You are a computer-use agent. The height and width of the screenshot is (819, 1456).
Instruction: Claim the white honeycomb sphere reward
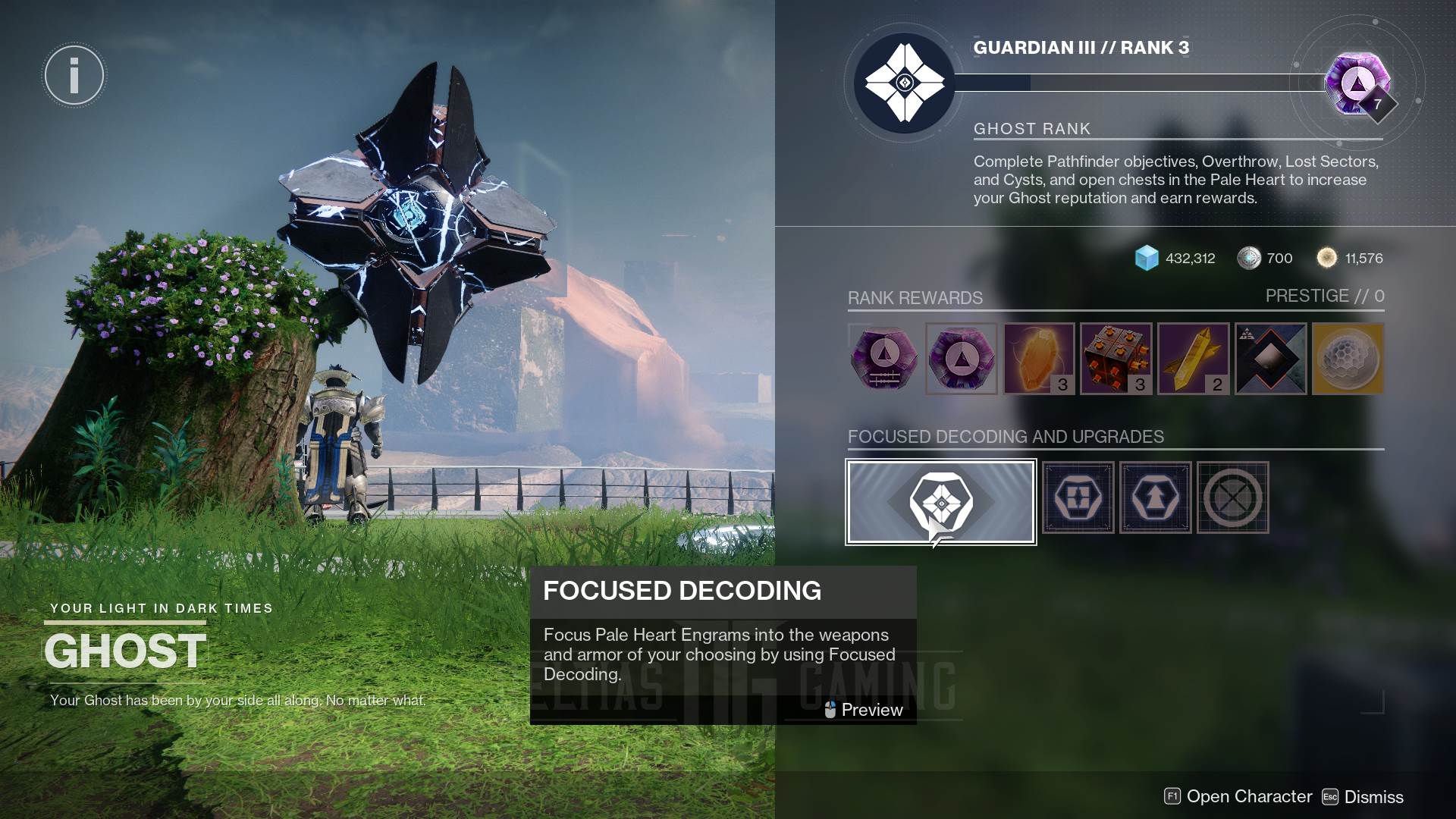point(1348,359)
